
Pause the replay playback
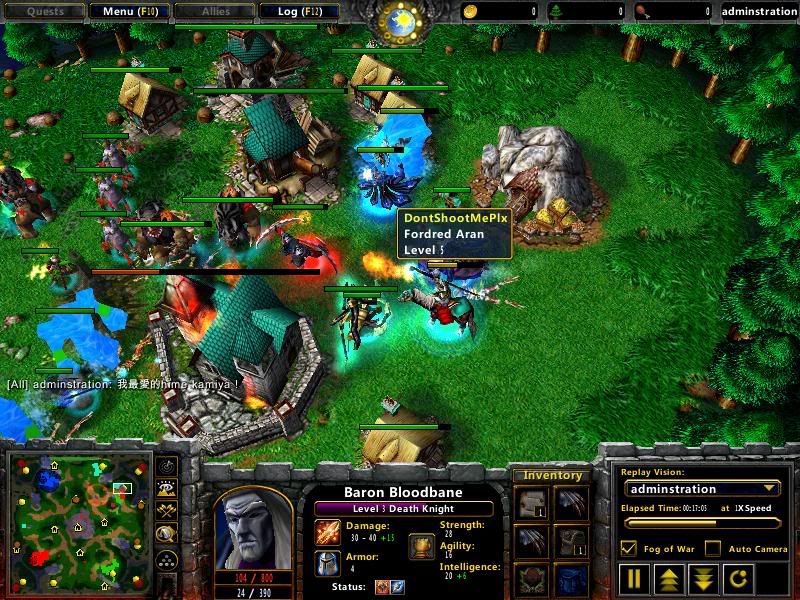tap(634, 577)
